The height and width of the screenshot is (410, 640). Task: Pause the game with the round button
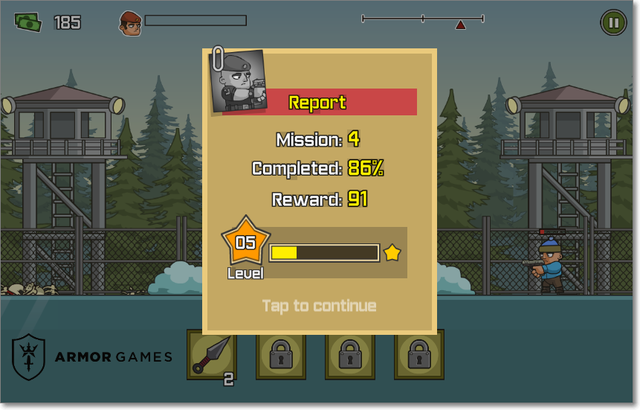point(611,21)
